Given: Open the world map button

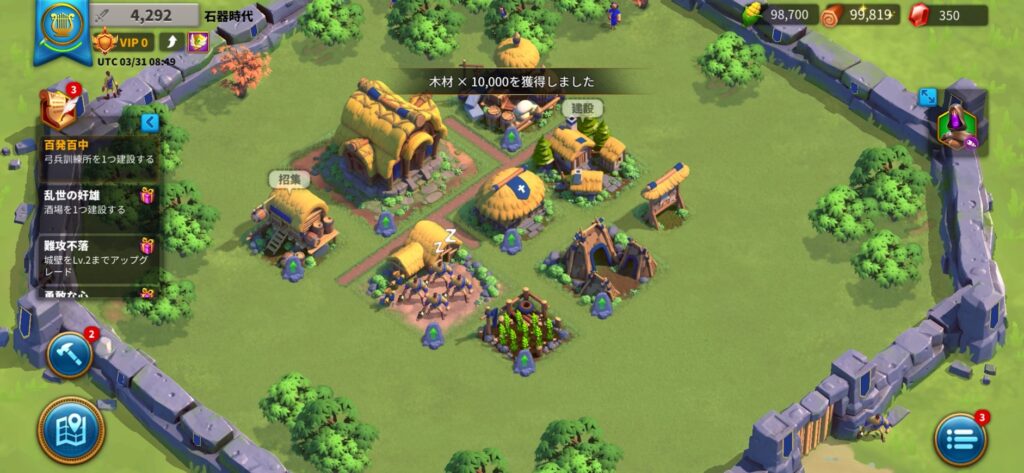Looking at the screenshot, I should point(70,429).
